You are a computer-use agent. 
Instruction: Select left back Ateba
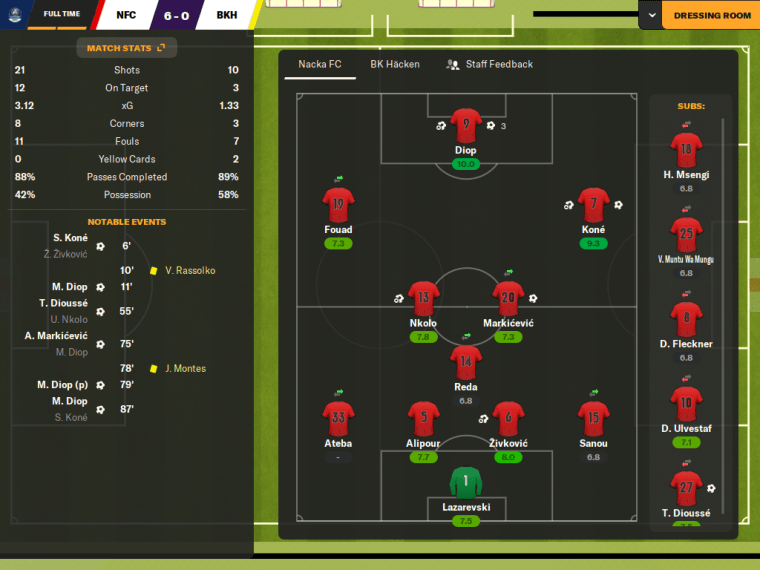(x=338, y=419)
